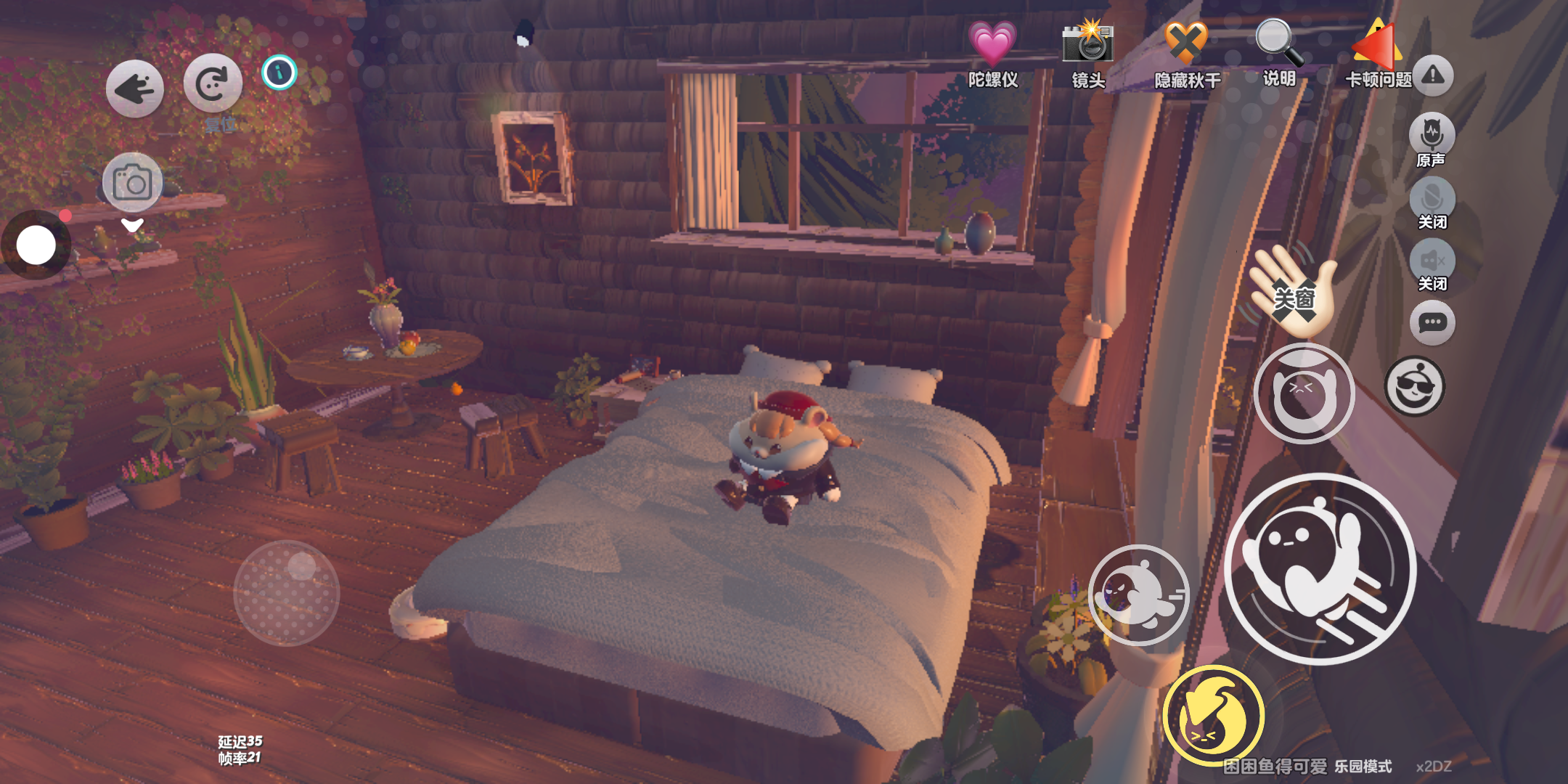Screen dimensions: 1568x784
Task: Toggle the microphone button
Action: 1432,198
